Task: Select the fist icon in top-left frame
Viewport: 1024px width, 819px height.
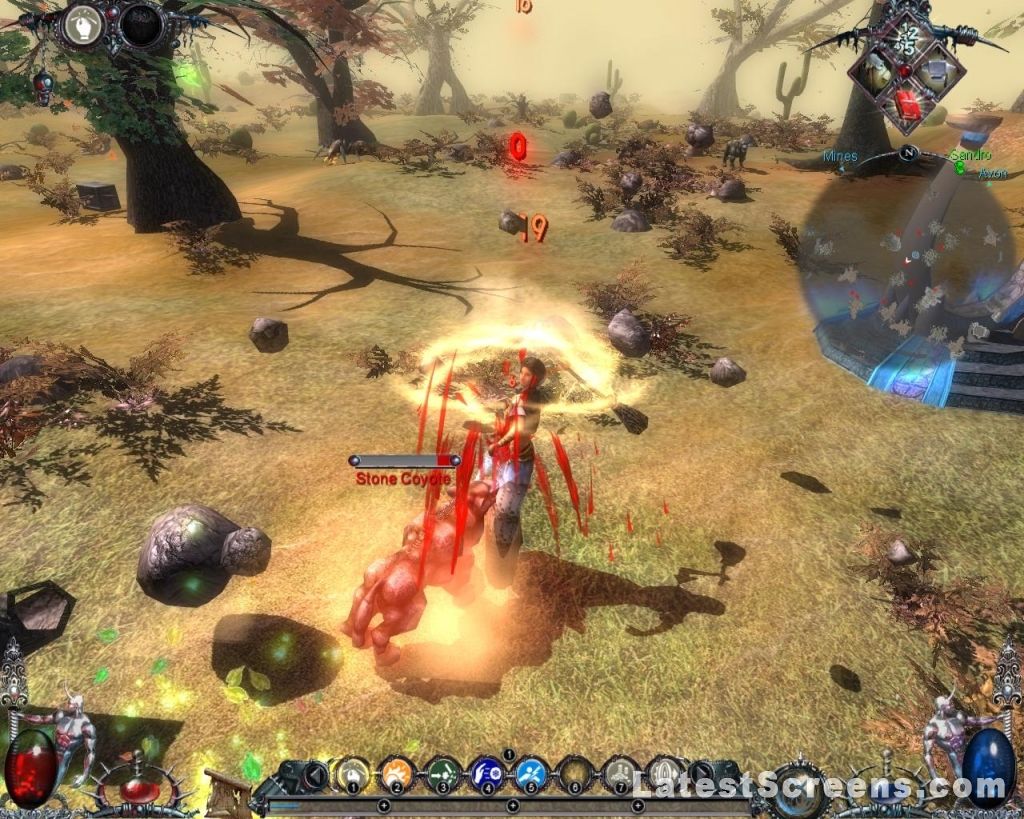Action: point(84,23)
